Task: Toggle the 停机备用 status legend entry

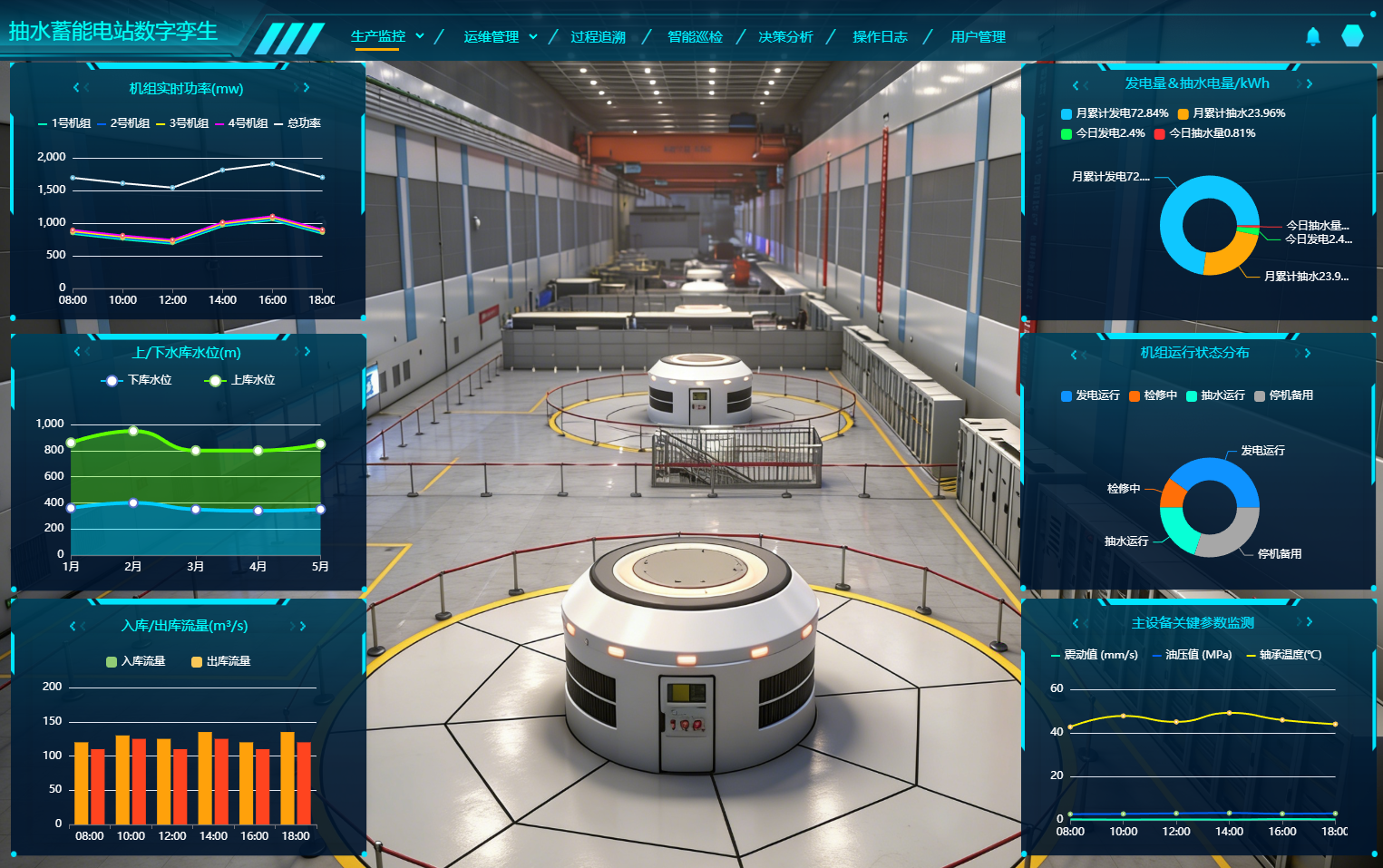Action: [1283, 395]
